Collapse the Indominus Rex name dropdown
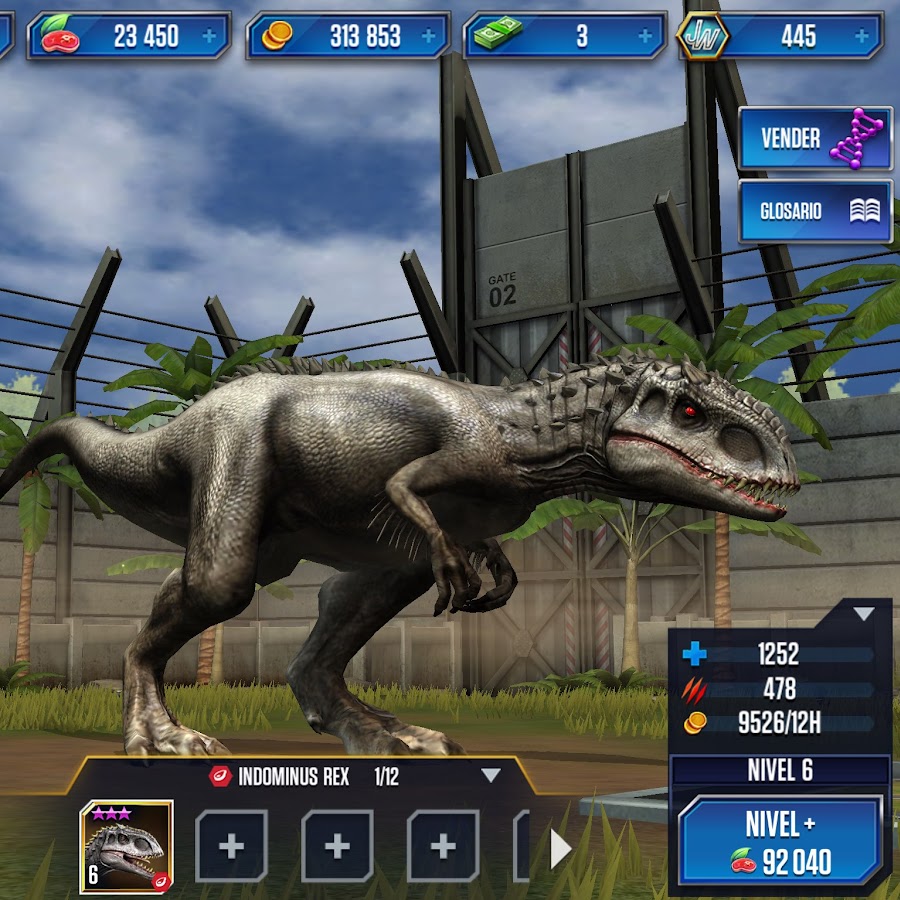This screenshot has height=900, width=900. (490, 775)
